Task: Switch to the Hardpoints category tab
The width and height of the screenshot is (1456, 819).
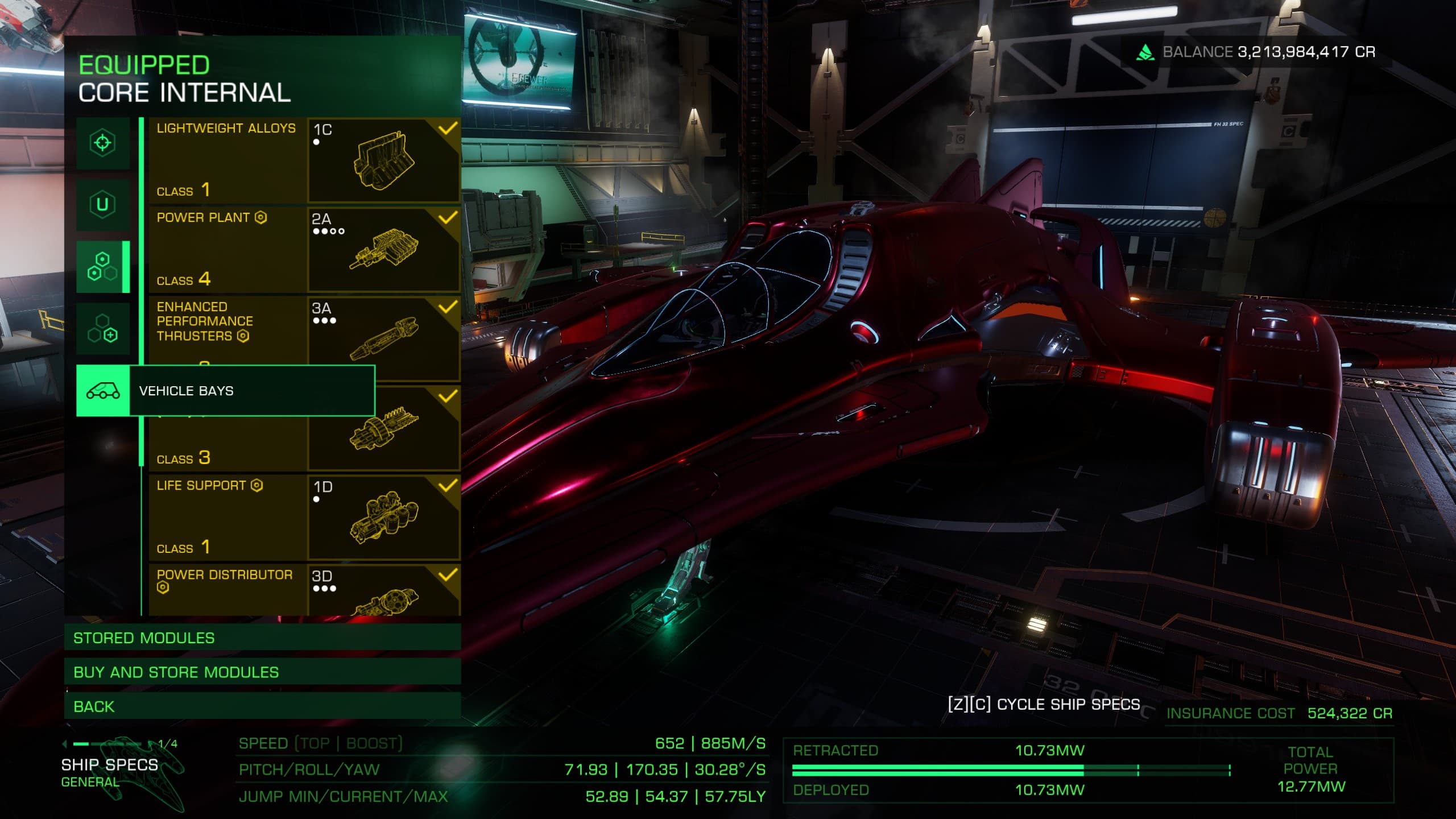Action: [102, 143]
